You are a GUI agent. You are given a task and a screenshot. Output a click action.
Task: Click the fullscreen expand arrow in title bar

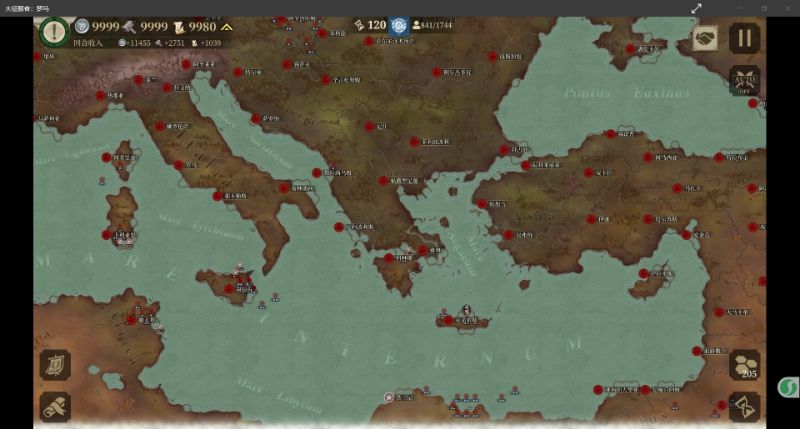coord(696,8)
